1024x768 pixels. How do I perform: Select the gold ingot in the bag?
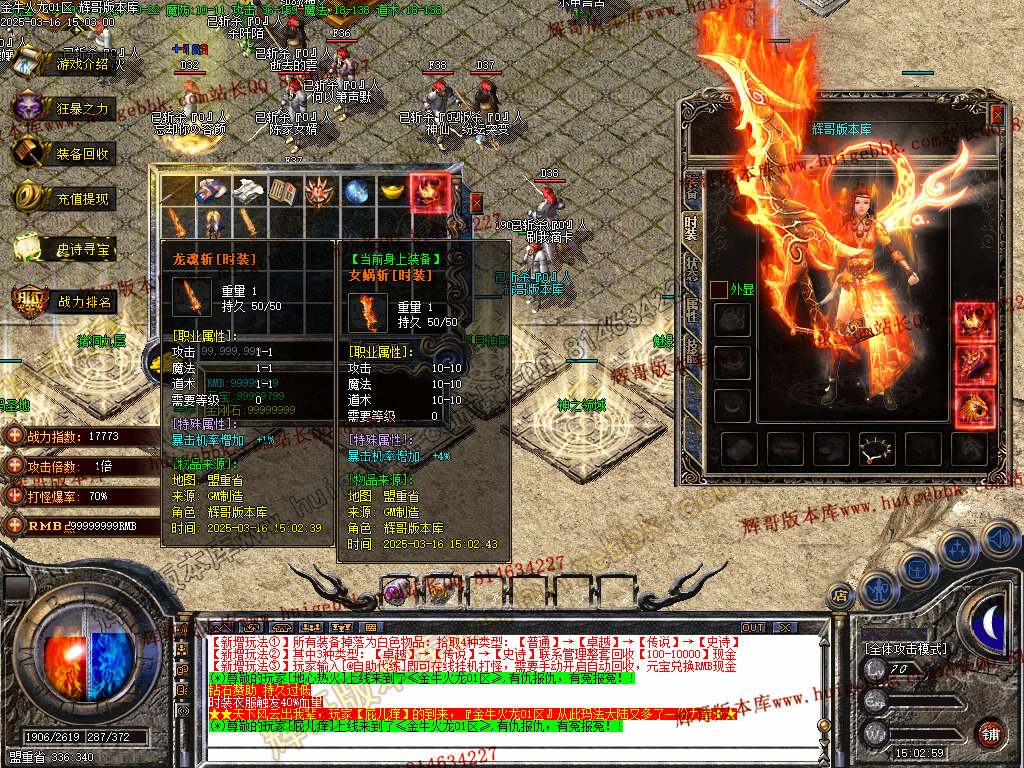click(x=393, y=191)
